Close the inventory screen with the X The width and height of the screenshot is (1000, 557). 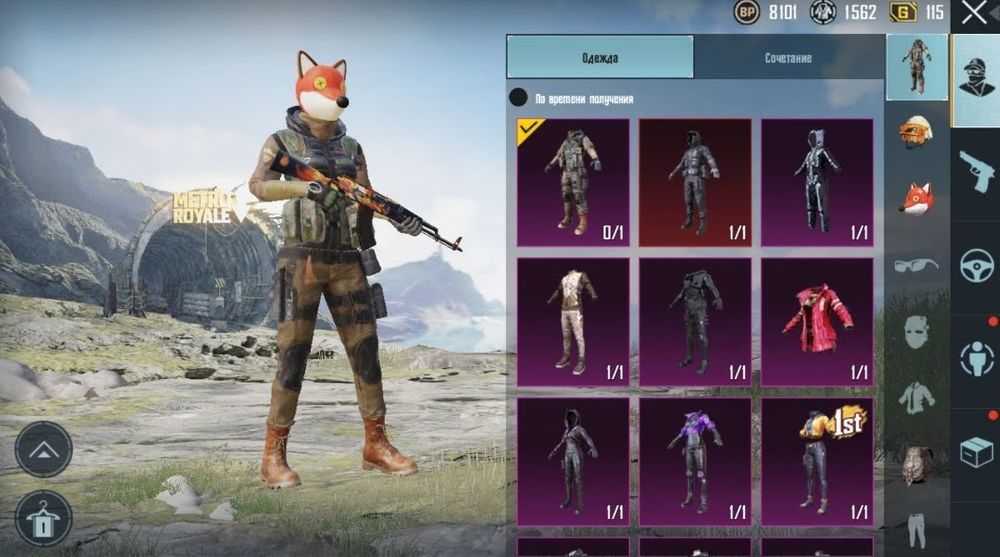[974, 13]
